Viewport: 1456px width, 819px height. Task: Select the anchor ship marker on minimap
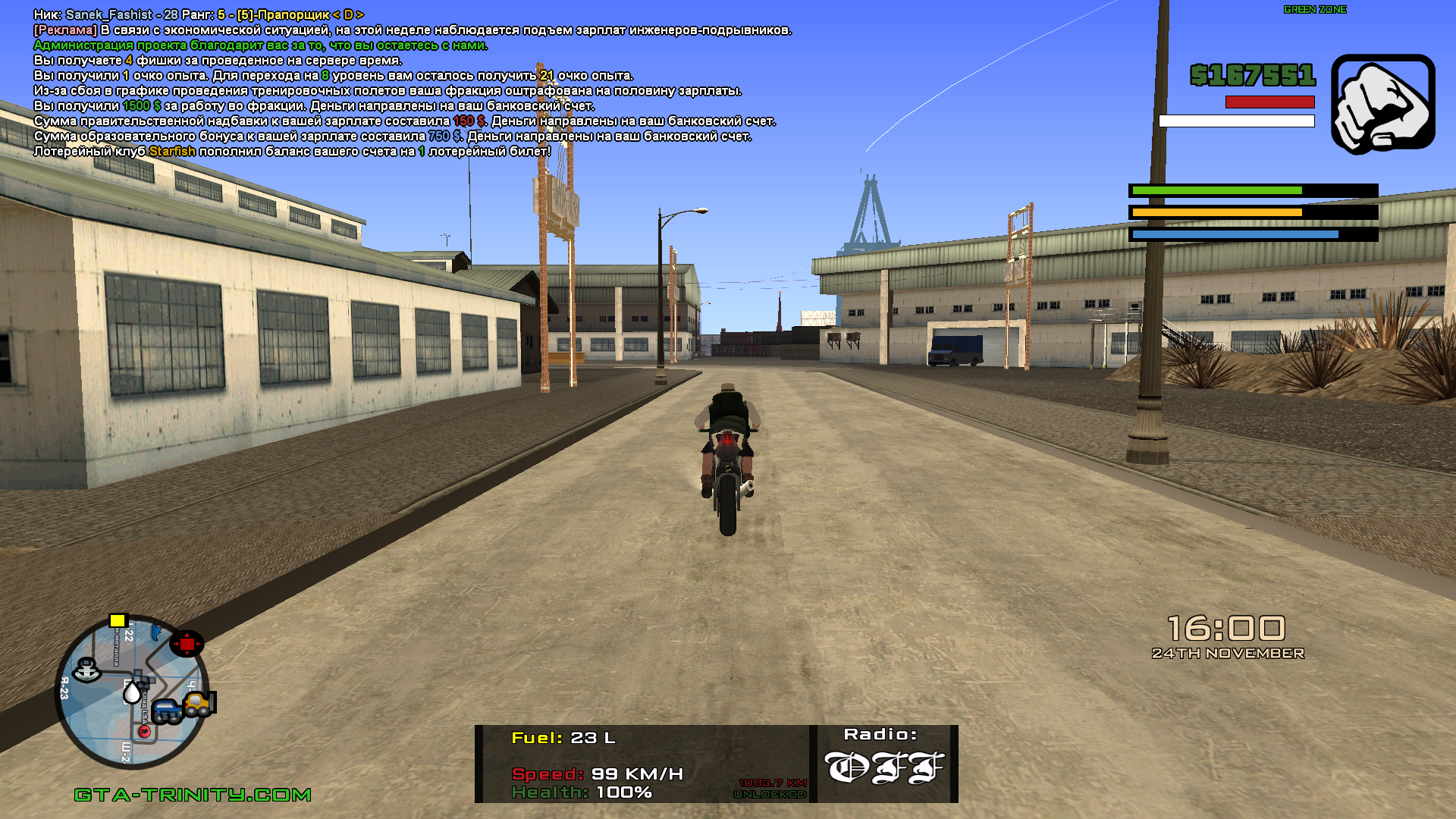coord(87,670)
